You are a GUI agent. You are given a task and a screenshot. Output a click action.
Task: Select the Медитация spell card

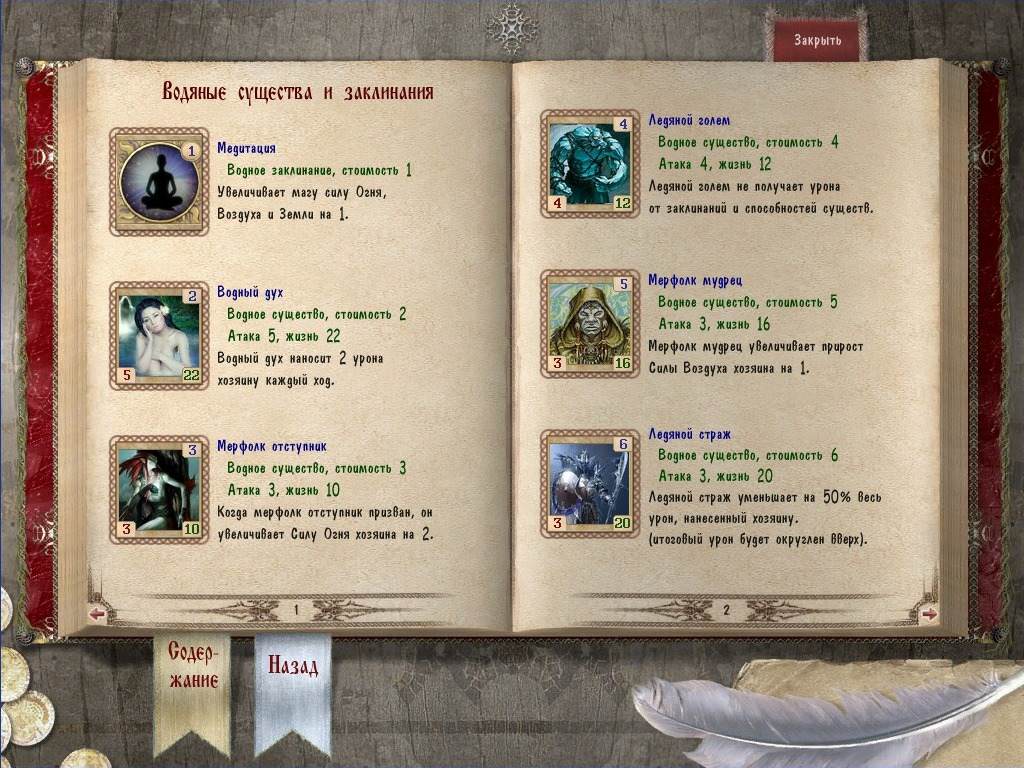click(159, 181)
